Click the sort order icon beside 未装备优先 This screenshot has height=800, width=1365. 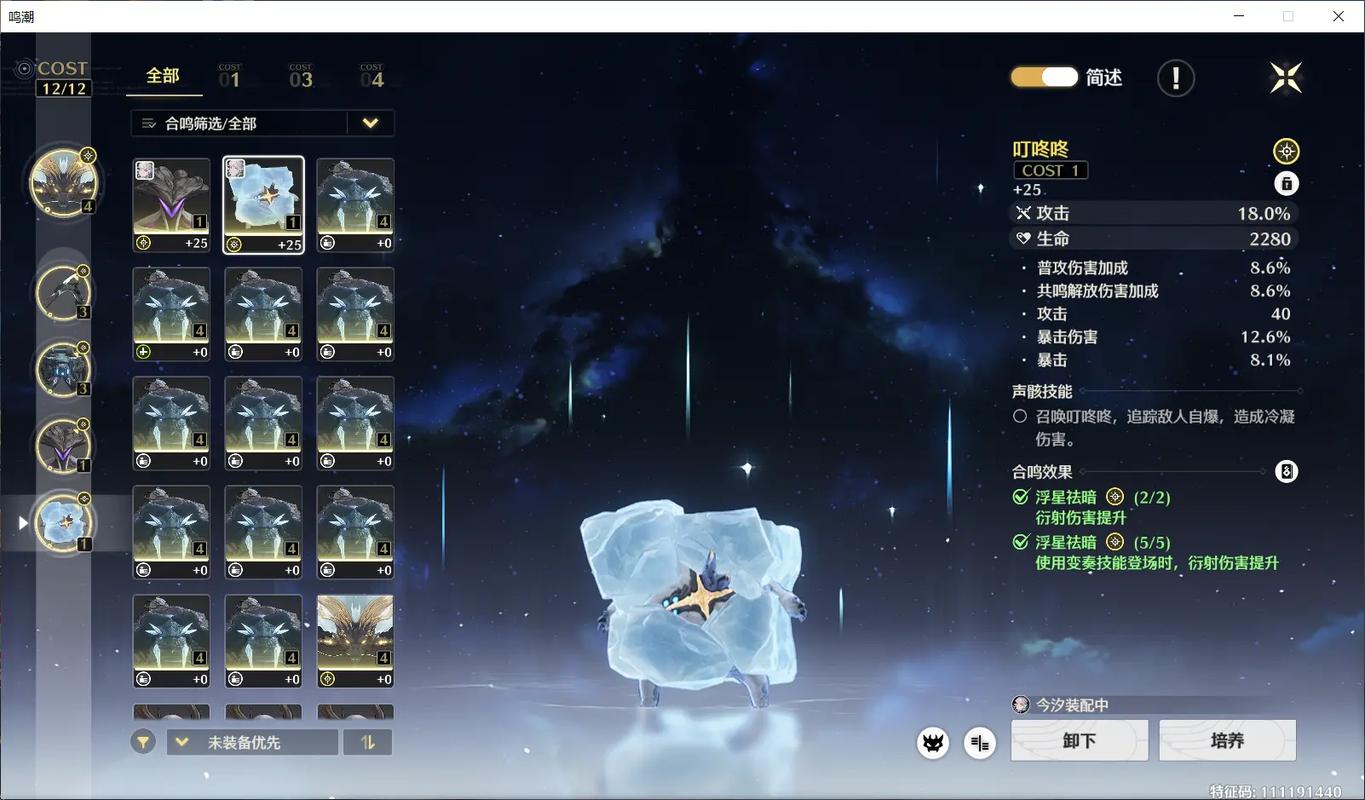click(368, 741)
